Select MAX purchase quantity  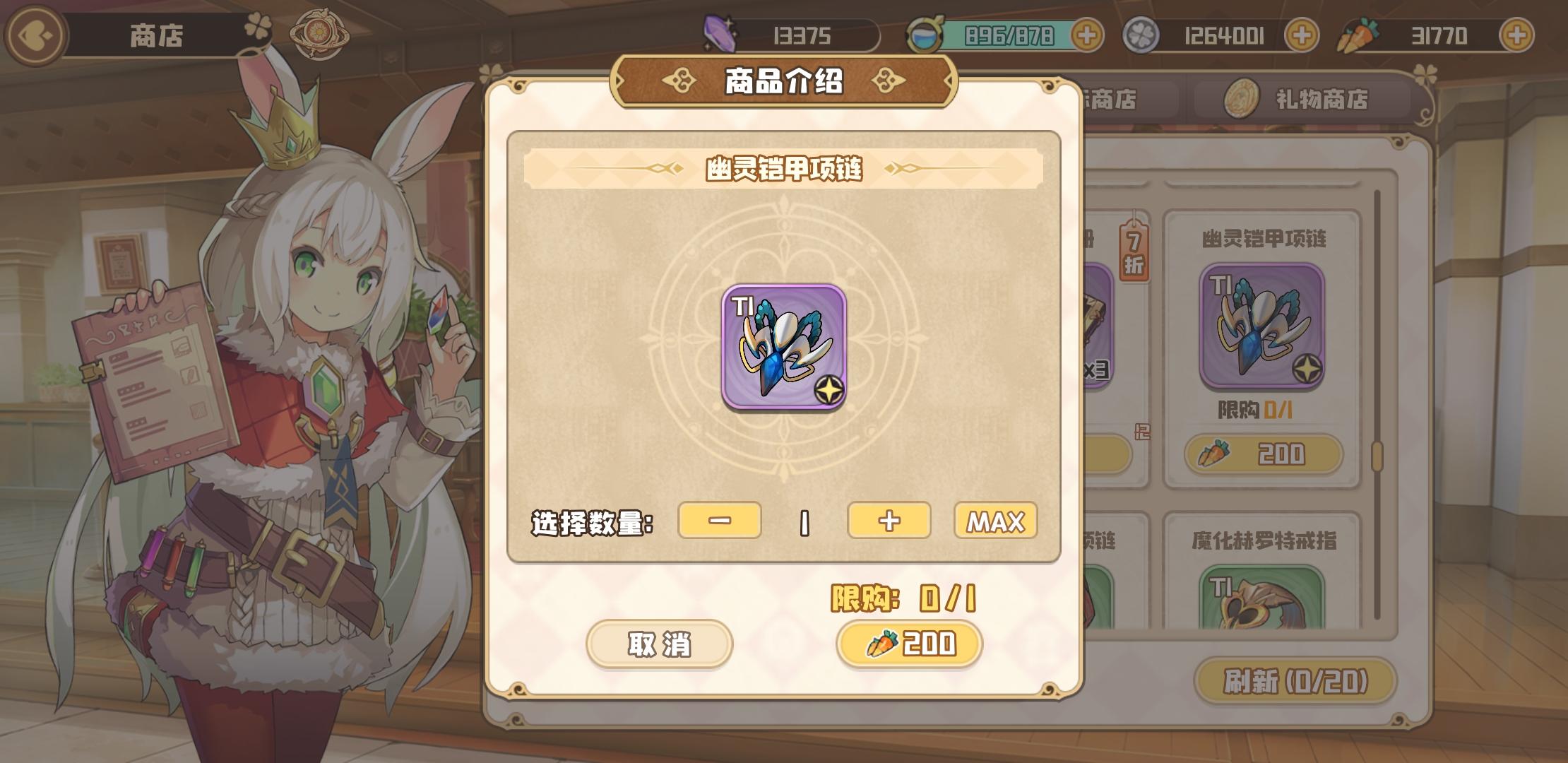point(996,521)
